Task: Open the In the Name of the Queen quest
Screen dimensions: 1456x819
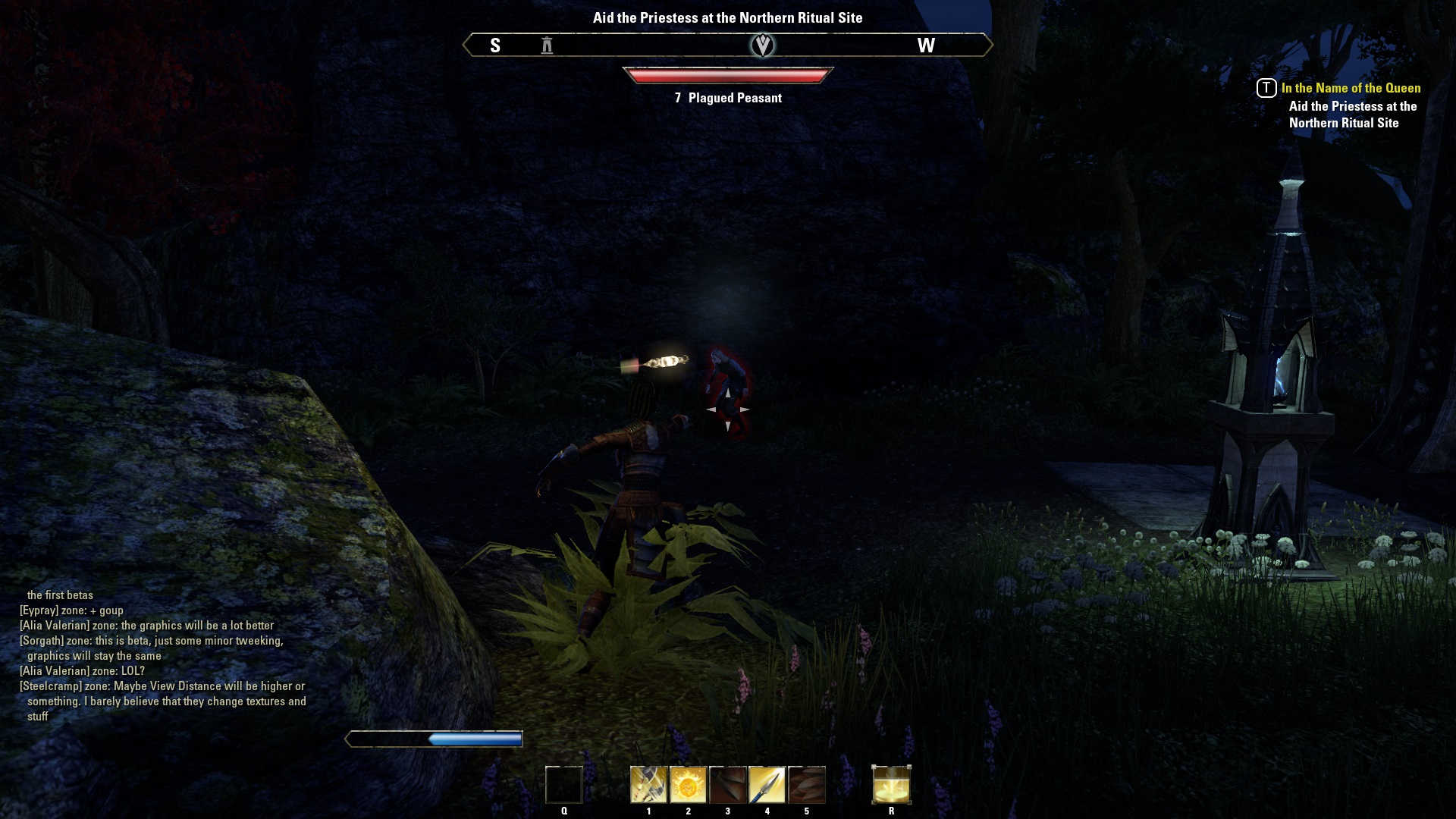Action: (1351, 88)
